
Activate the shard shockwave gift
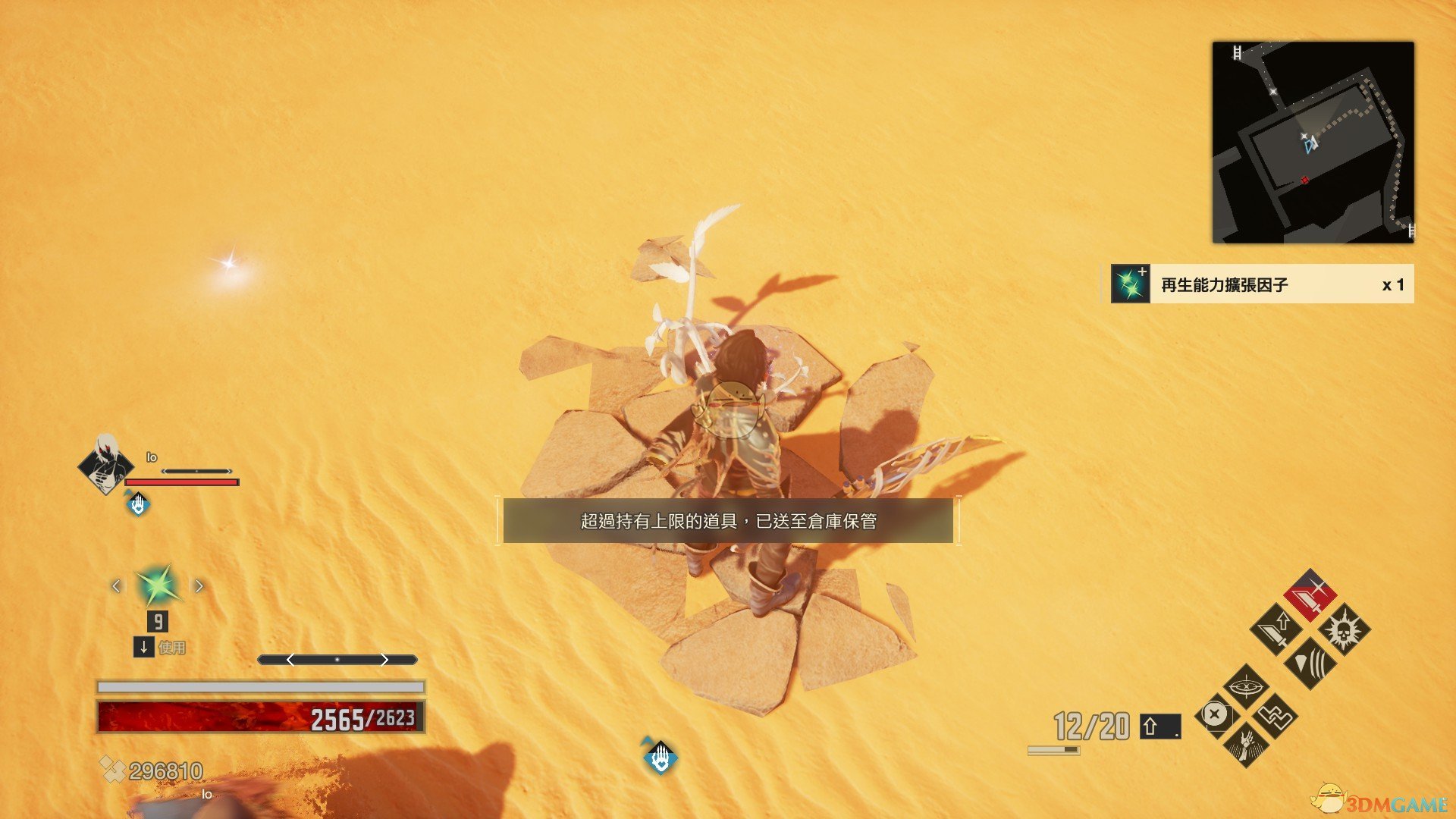1310,663
